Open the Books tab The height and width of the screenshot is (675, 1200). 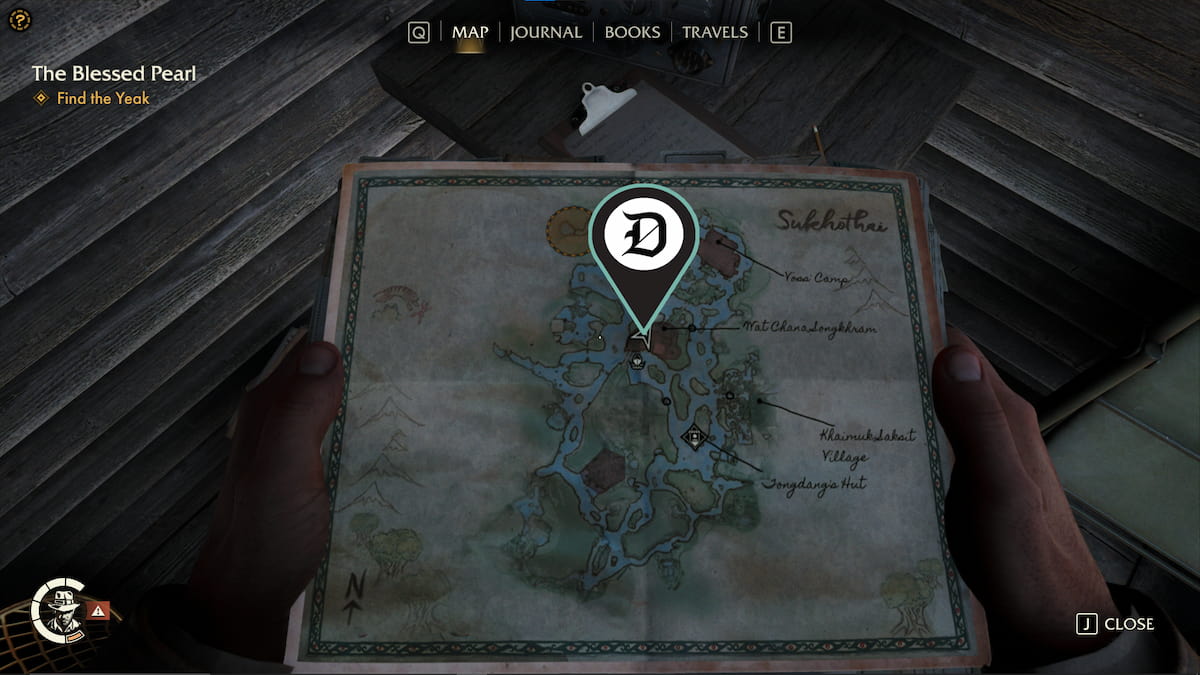click(632, 32)
